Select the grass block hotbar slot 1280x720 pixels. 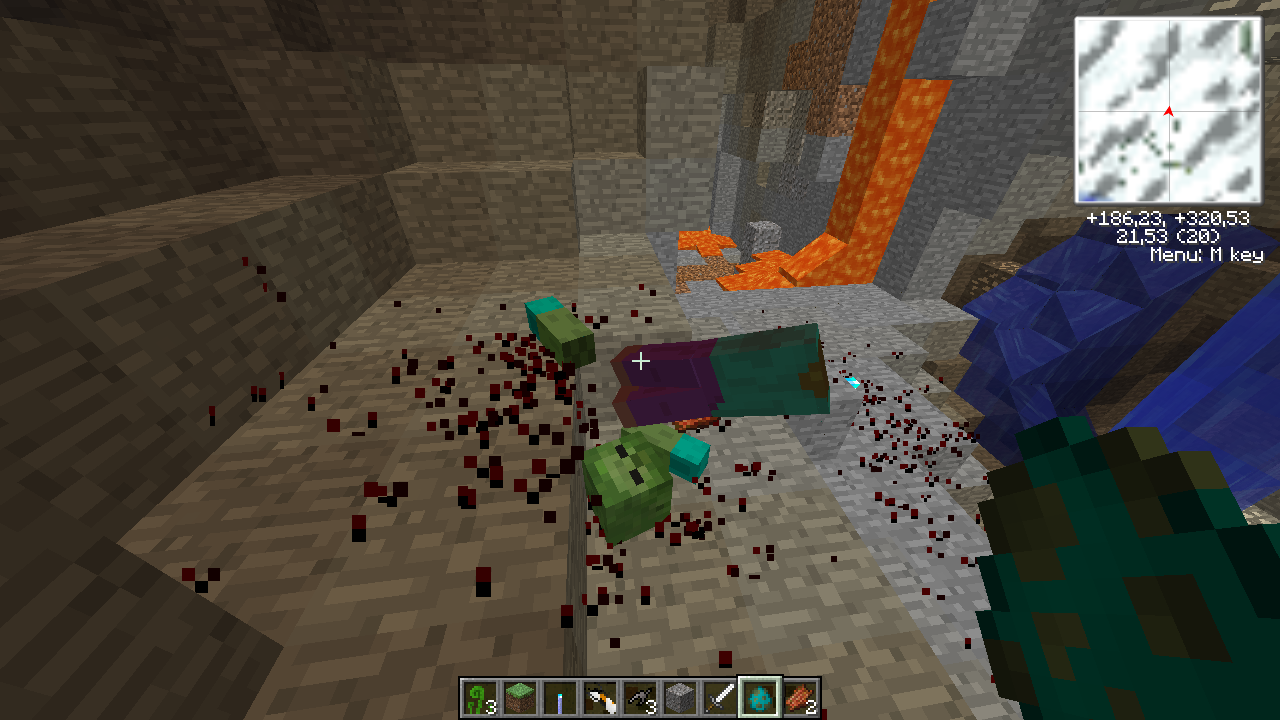click(x=519, y=697)
